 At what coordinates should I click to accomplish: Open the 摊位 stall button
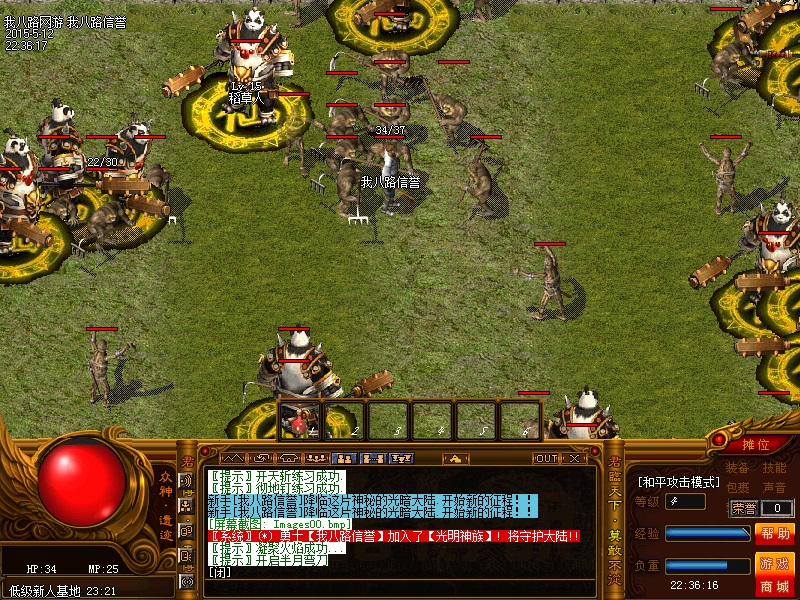point(755,444)
